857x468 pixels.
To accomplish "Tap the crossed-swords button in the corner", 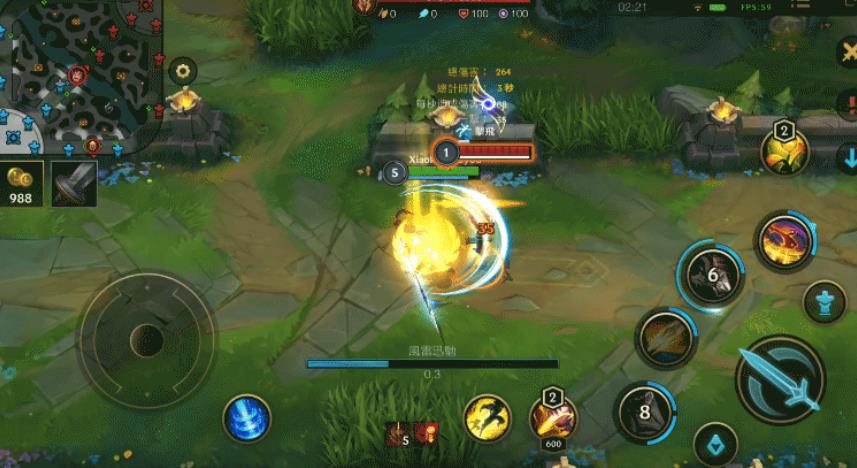I will [x=846, y=50].
